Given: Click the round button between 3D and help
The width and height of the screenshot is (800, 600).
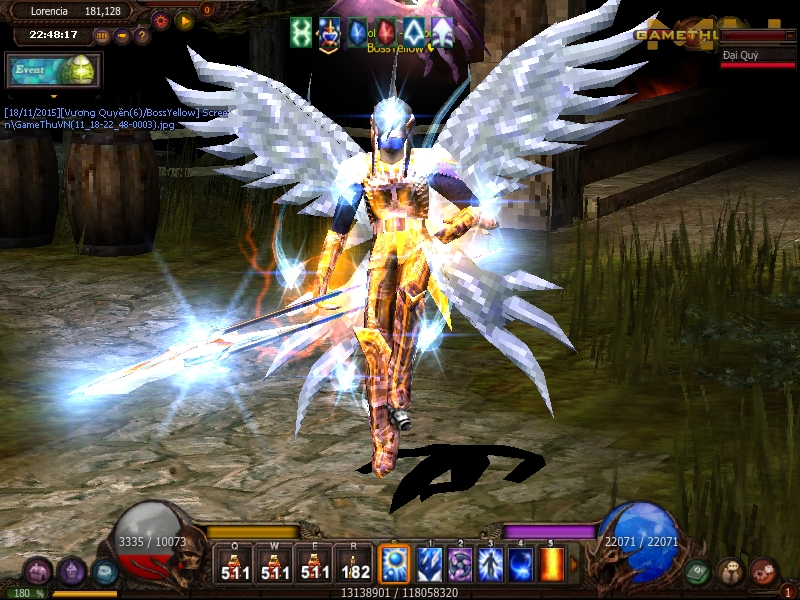Looking at the screenshot, I should [x=122, y=36].
